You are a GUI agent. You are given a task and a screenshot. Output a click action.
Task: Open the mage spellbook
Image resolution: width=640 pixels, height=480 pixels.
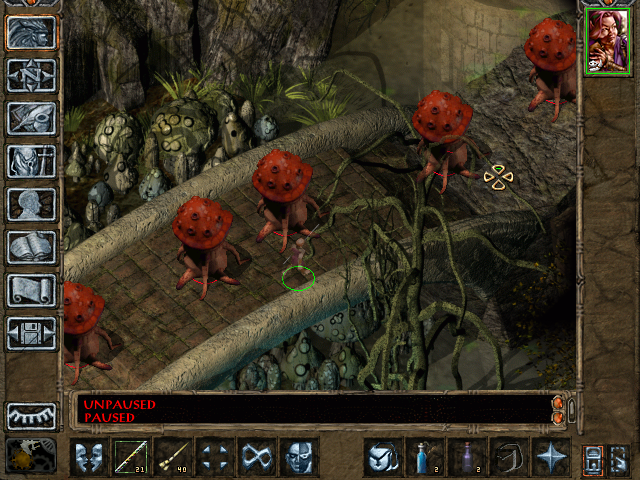coord(31,247)
